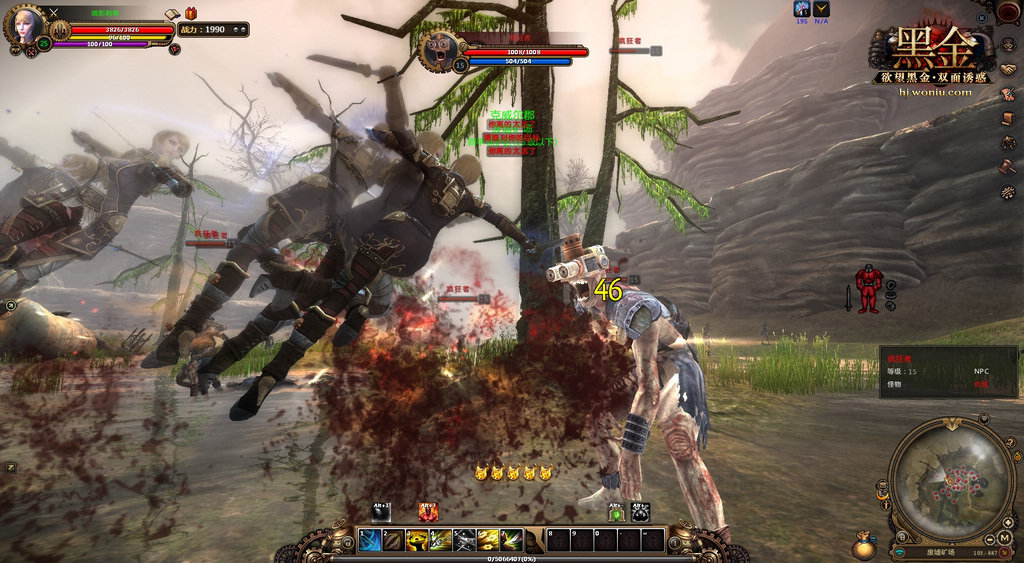Screen dimensions: 1024x563
Task: Open the world map with the M button
Action: [1005, 538]
